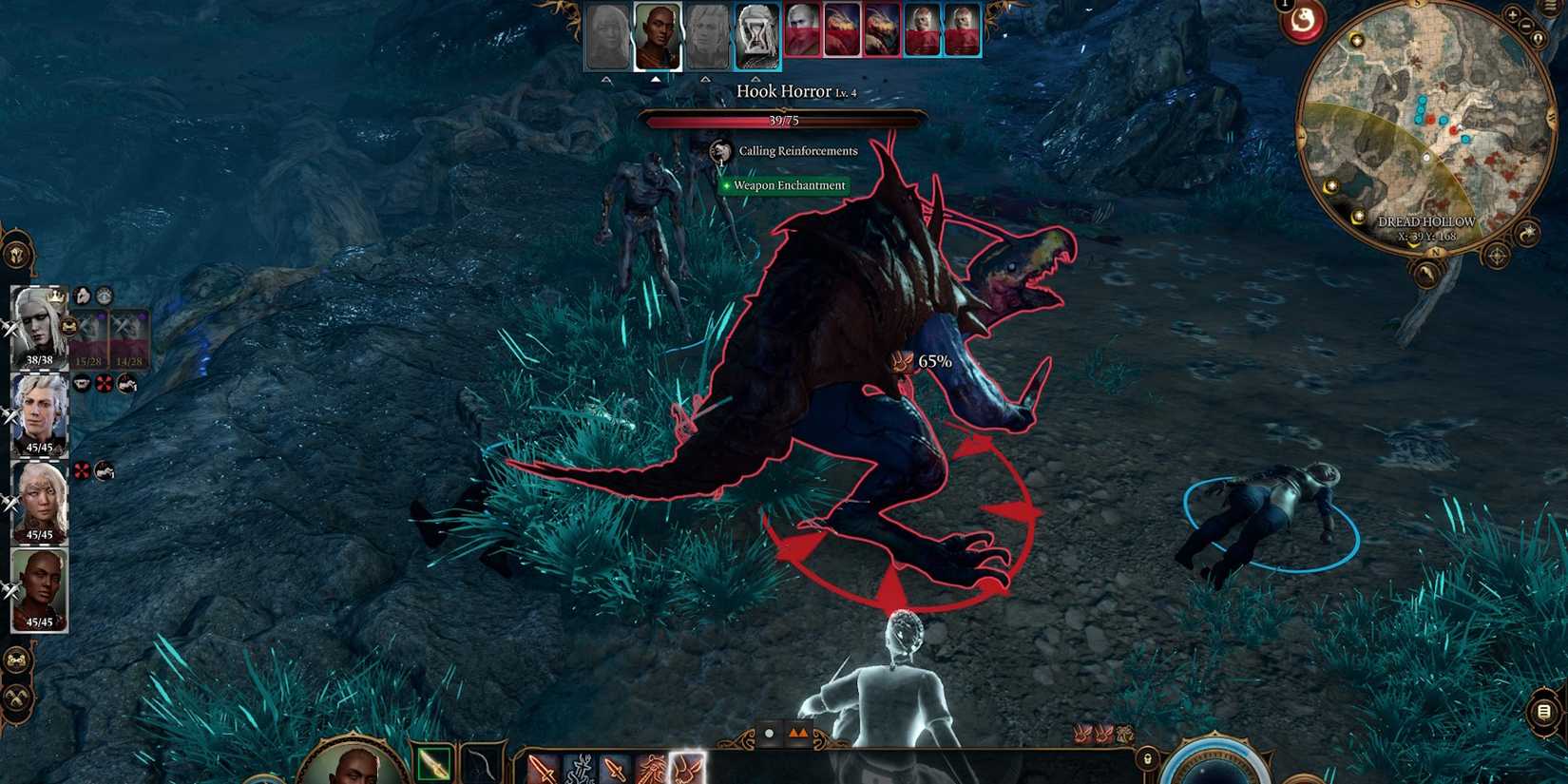Click the chevron under the active character portrait

click(x=656, y=78)
